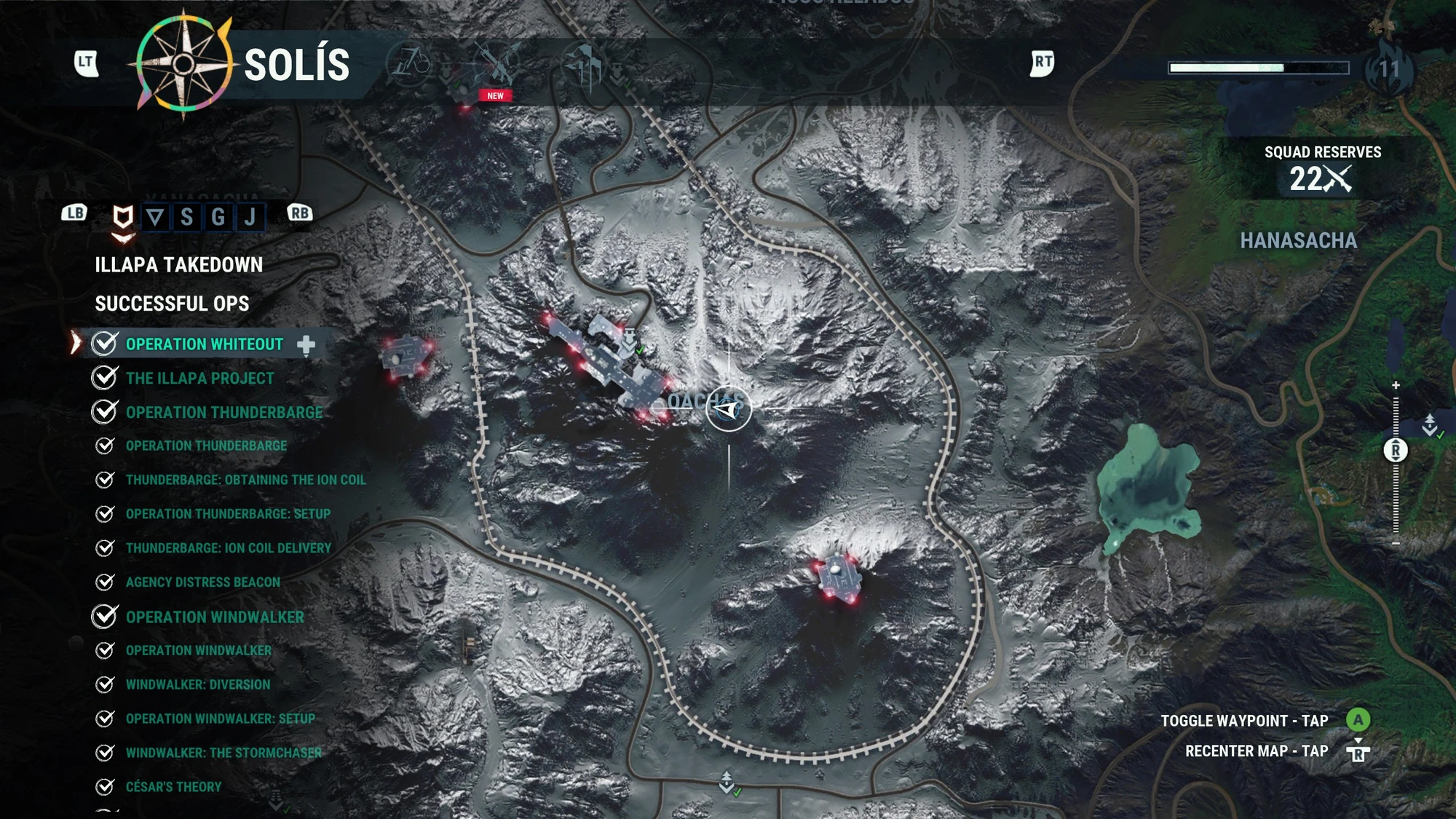The width and height of the screenshot is (1456, 819).
Task: Expand the triangle filter button near the squadron badge
Action: (x=155, y=215)
